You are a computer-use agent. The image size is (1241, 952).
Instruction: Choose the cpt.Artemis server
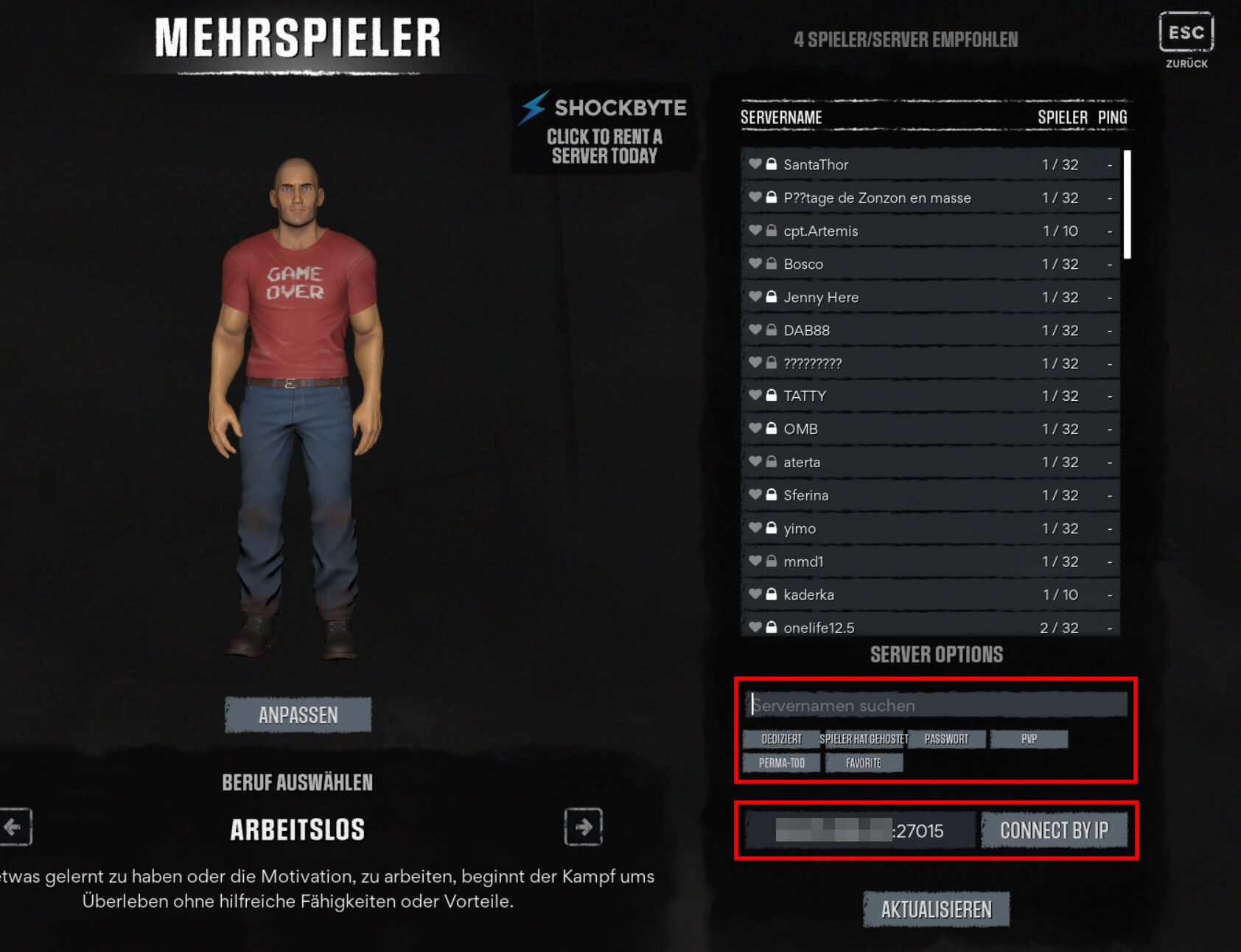[930, 231]
